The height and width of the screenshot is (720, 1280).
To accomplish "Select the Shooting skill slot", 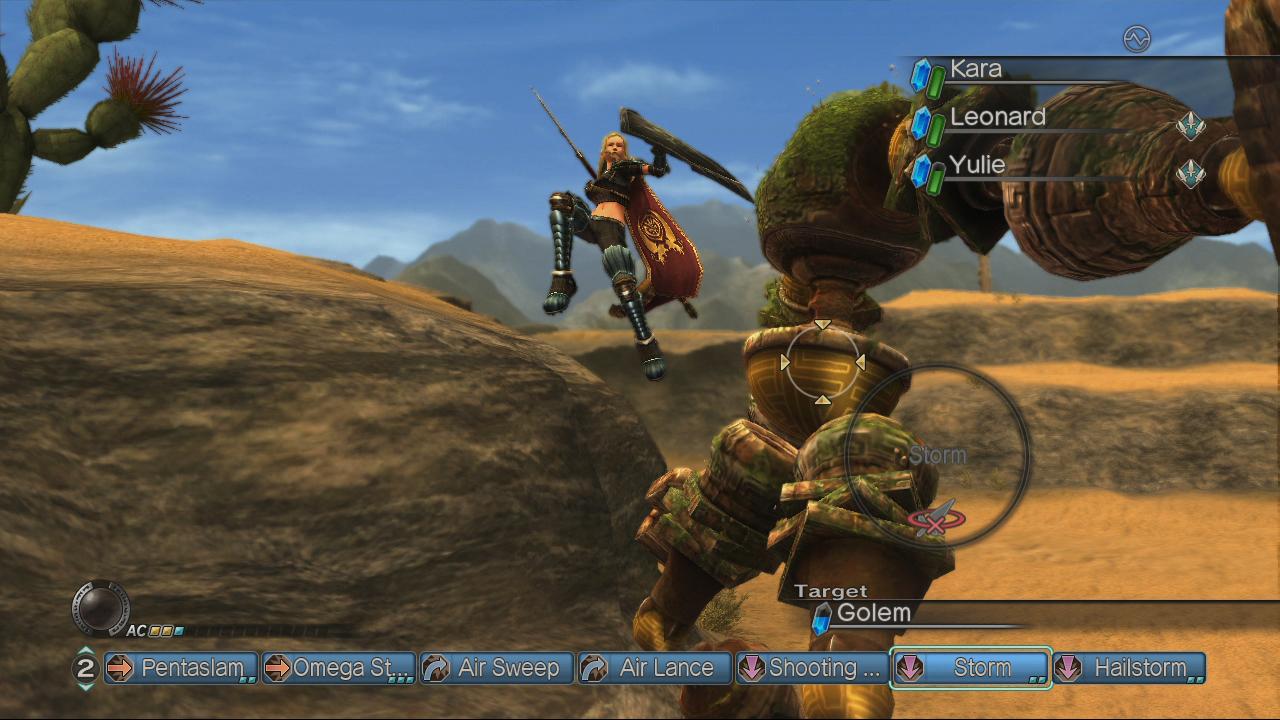I will [x=812, y=668].
